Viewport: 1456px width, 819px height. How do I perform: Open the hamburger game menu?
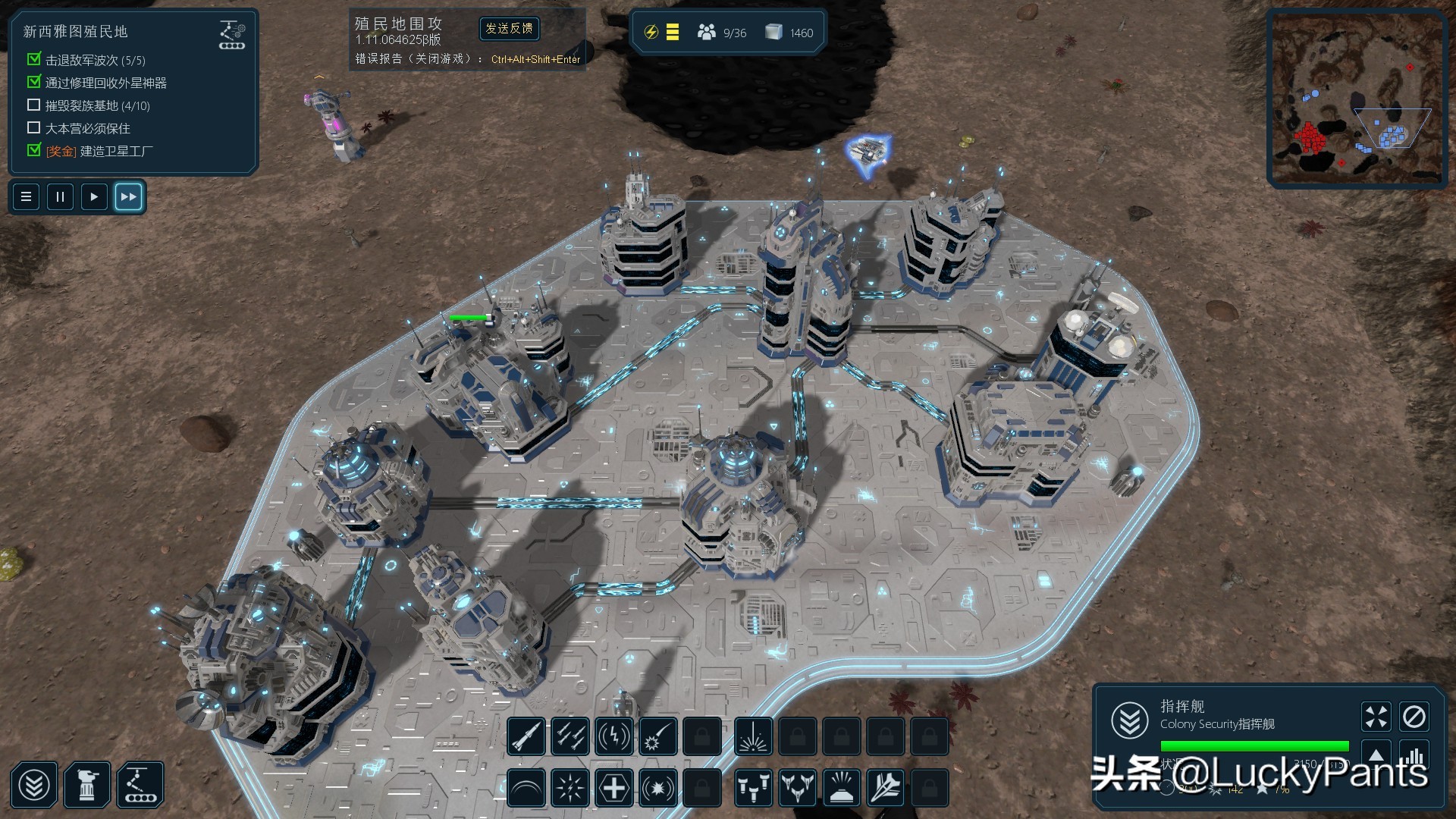(x=26, y=197)
